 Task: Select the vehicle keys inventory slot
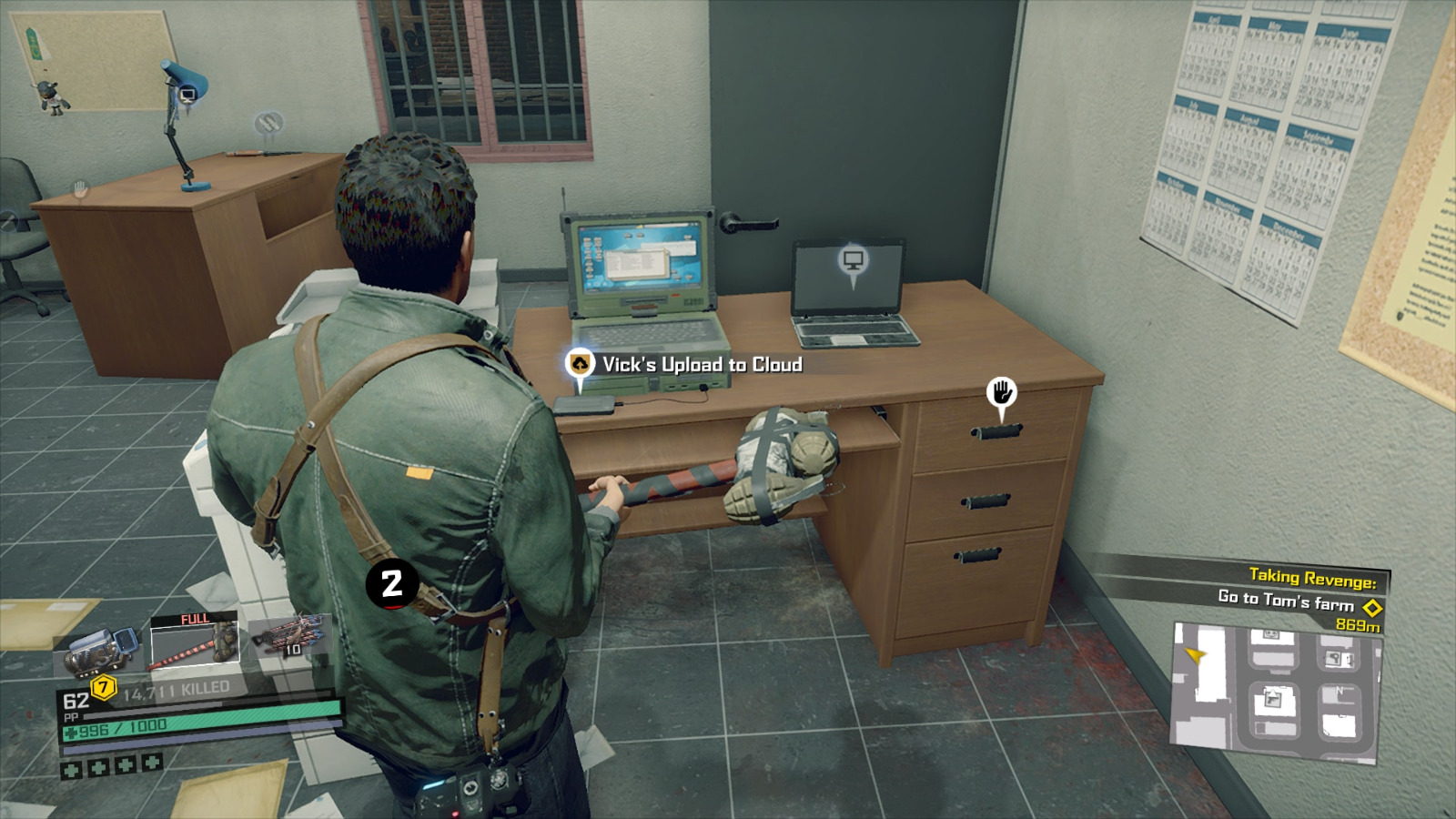(99, 648)
